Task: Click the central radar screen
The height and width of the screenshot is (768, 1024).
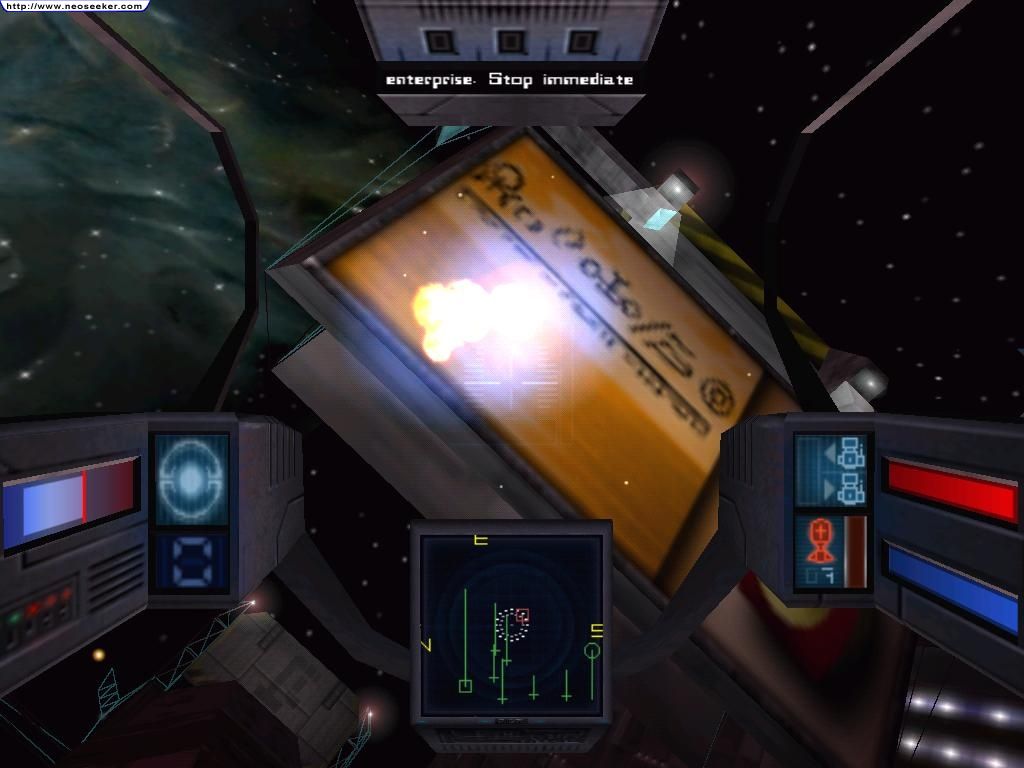Action: (x=511, y=624)
